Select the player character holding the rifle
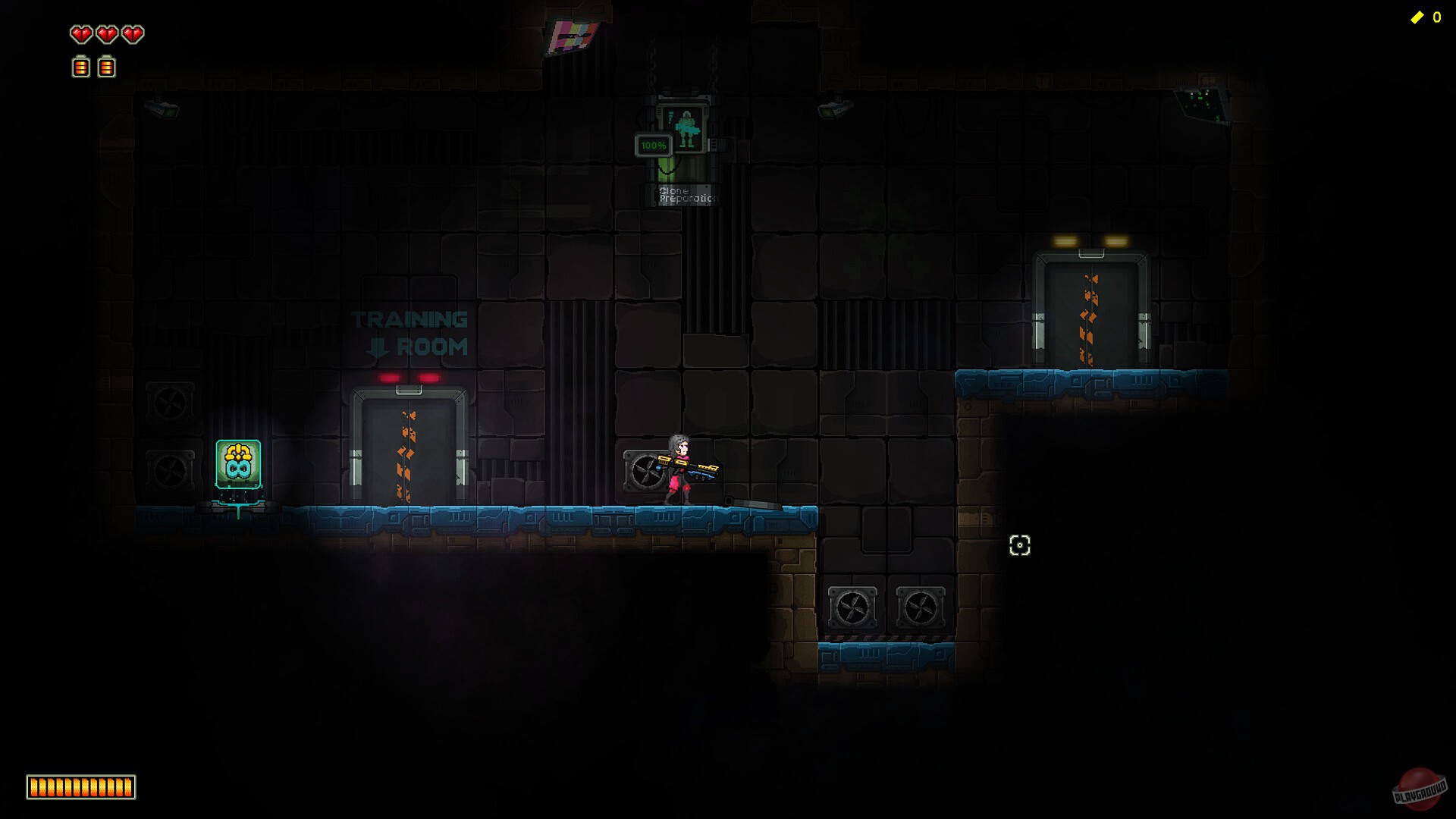The image size is (1456, 819). pos(679,463)
